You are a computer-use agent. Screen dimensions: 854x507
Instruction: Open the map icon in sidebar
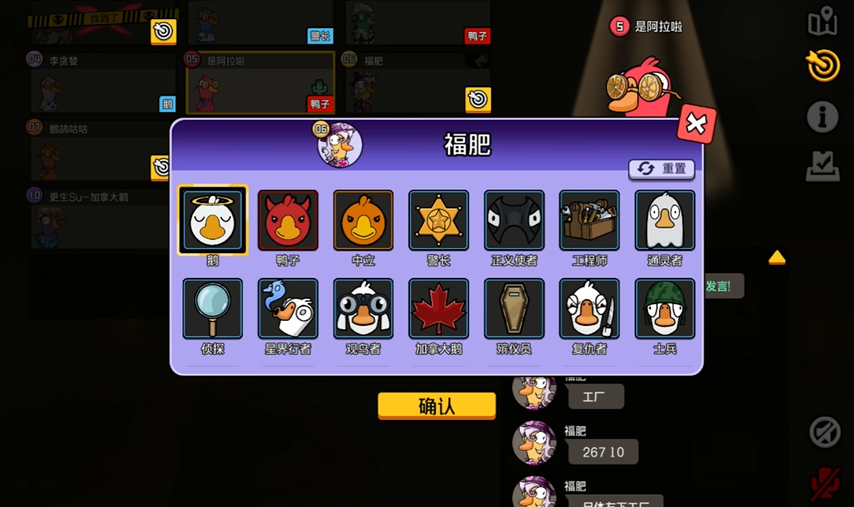[822, 21]
